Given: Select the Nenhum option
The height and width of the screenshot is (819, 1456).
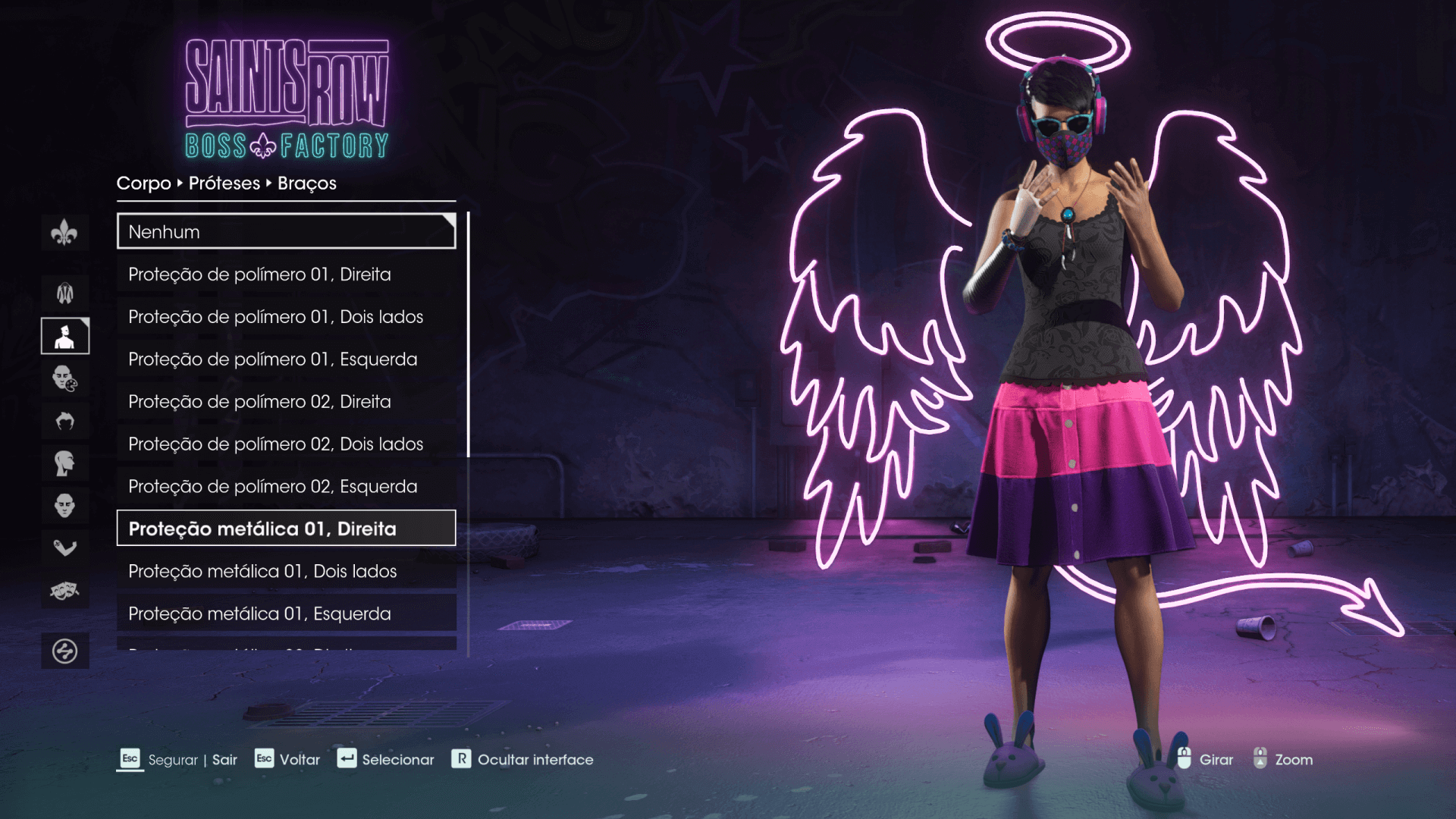Looking at the screenshot, I should [x=286, y=232].
